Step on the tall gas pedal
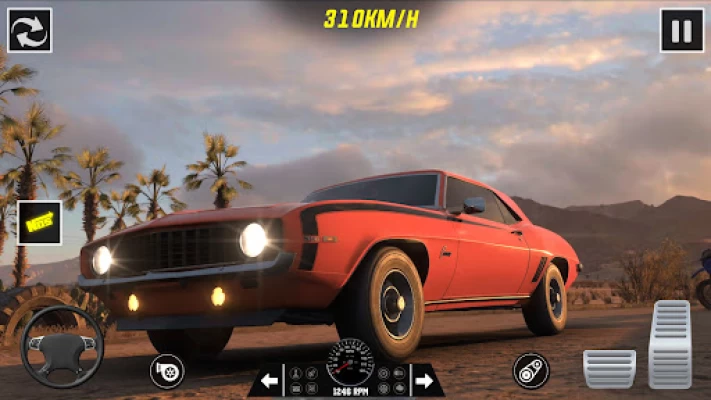711x400 pixels. (x=669, y=344)
